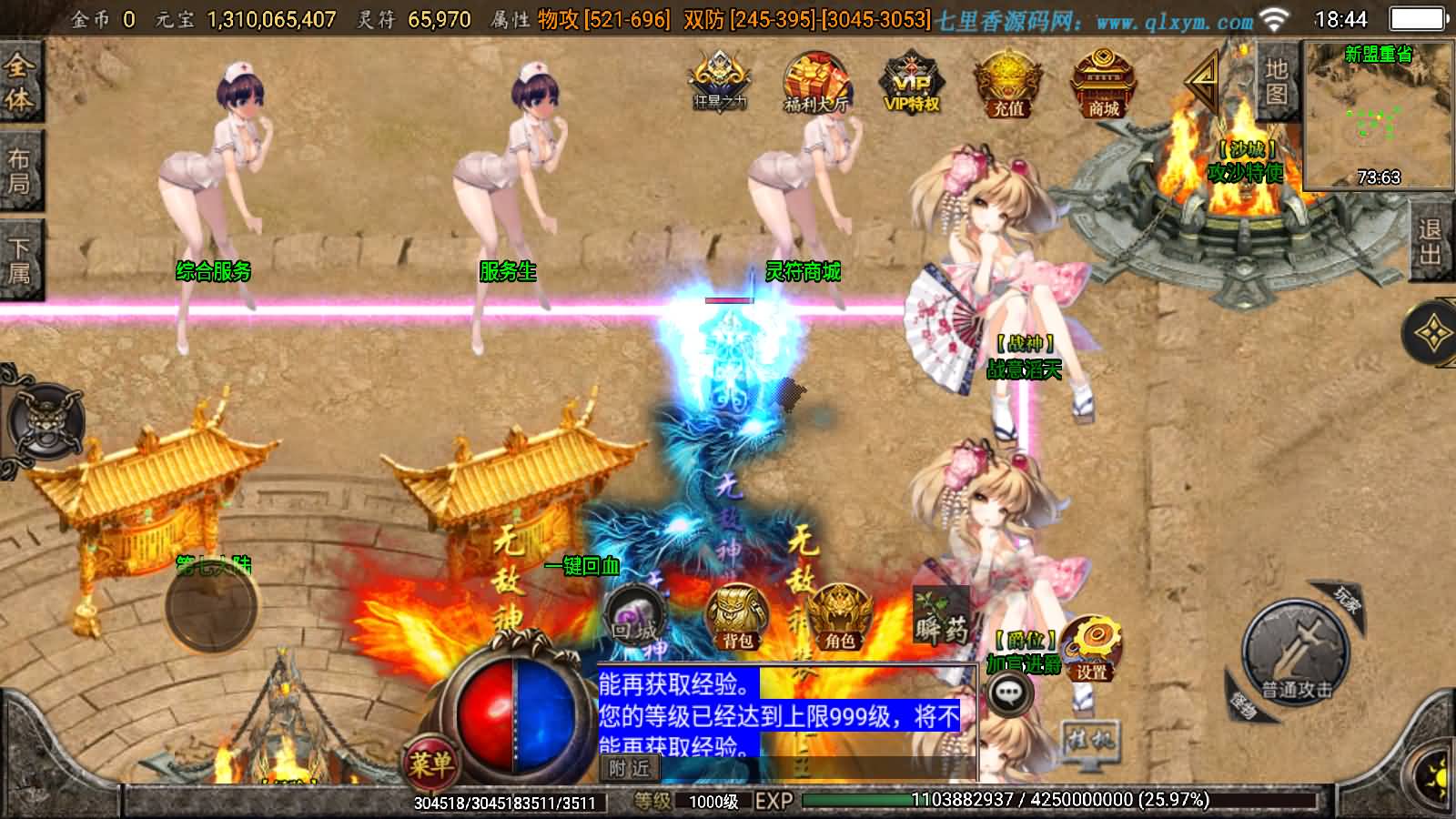The image size is (1456, 819).
Task: Open the 背包 backpack
Action: 737,618
